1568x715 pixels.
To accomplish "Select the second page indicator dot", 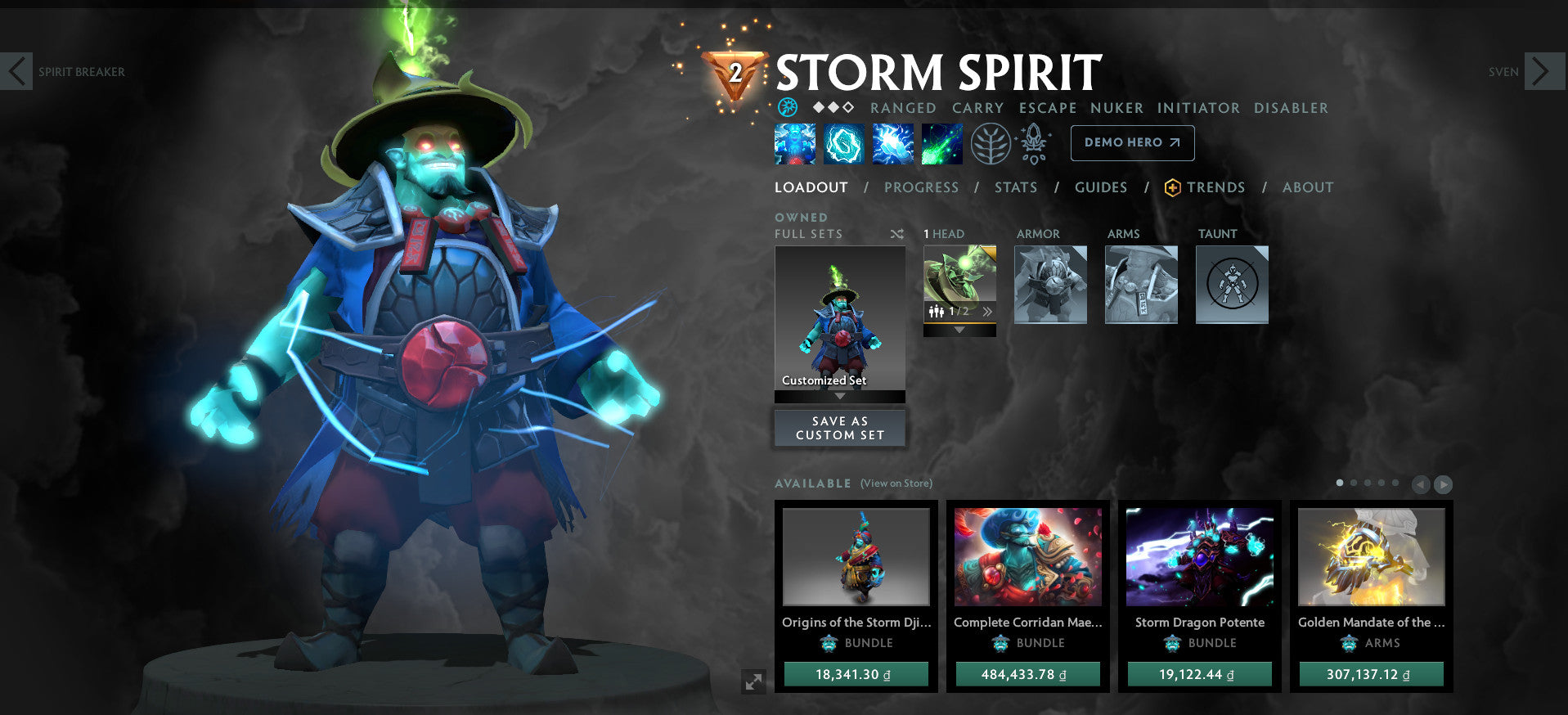I will (x=1354, y=483).
